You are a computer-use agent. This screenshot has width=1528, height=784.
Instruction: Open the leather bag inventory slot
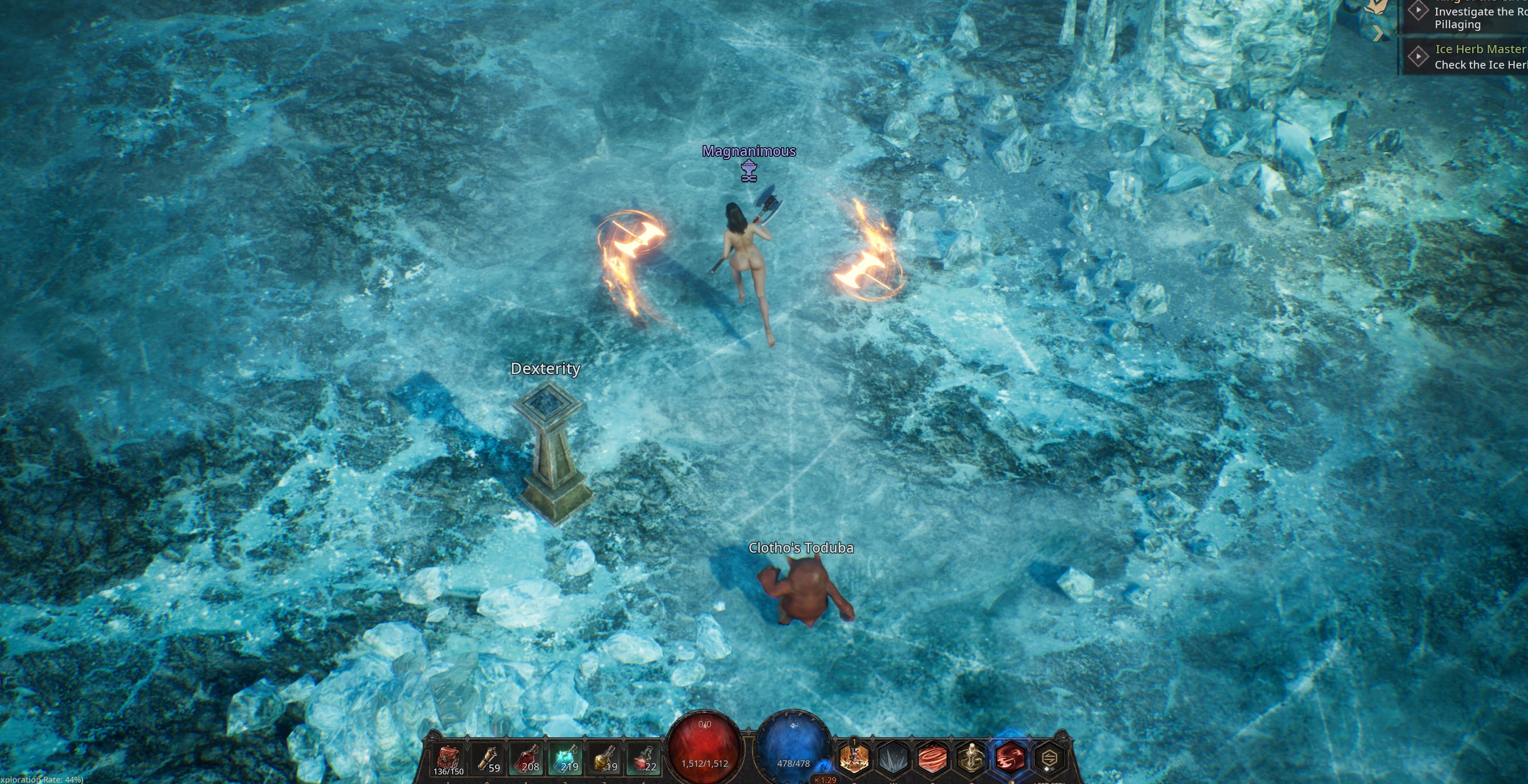click(449, 759)
